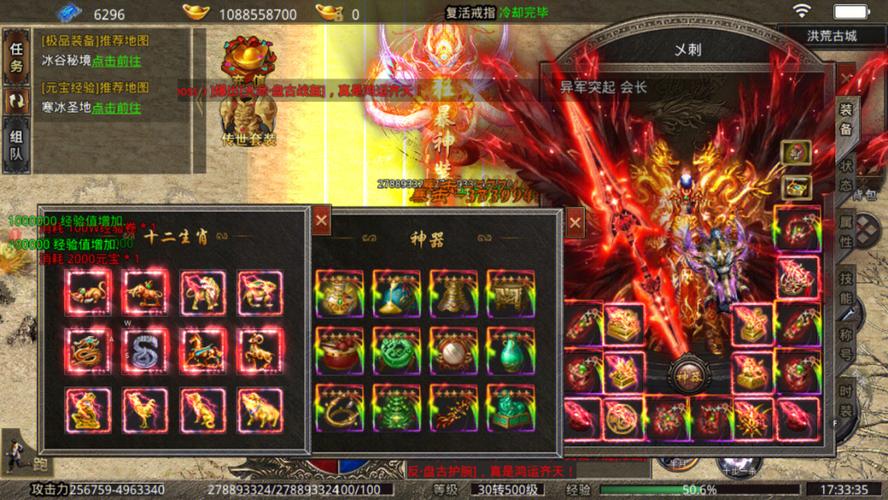Open the 任务 quest tab
This screenshot has width=888, height=500.
pos(16,56)
